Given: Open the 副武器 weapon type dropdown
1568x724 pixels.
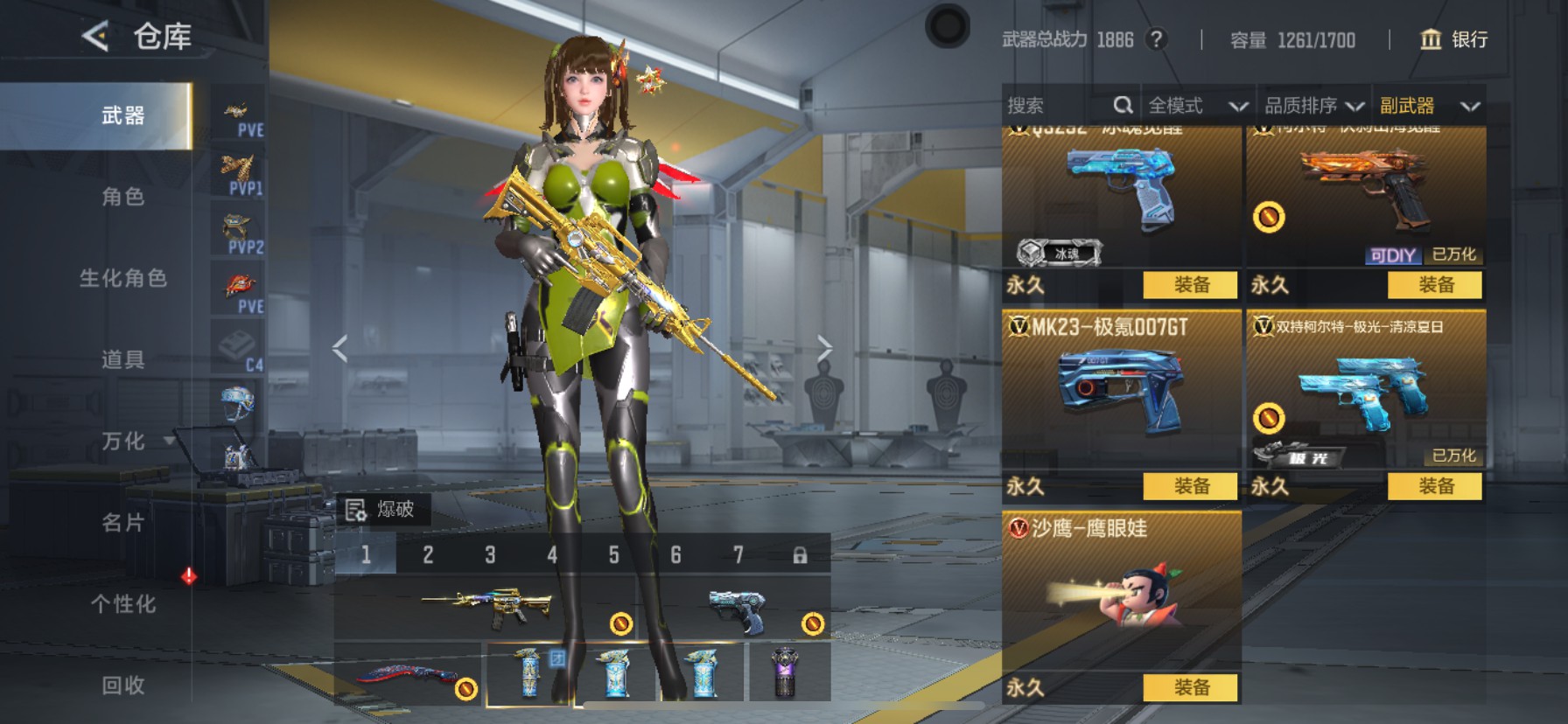Looking at the screenshot, I should 1429,106.
